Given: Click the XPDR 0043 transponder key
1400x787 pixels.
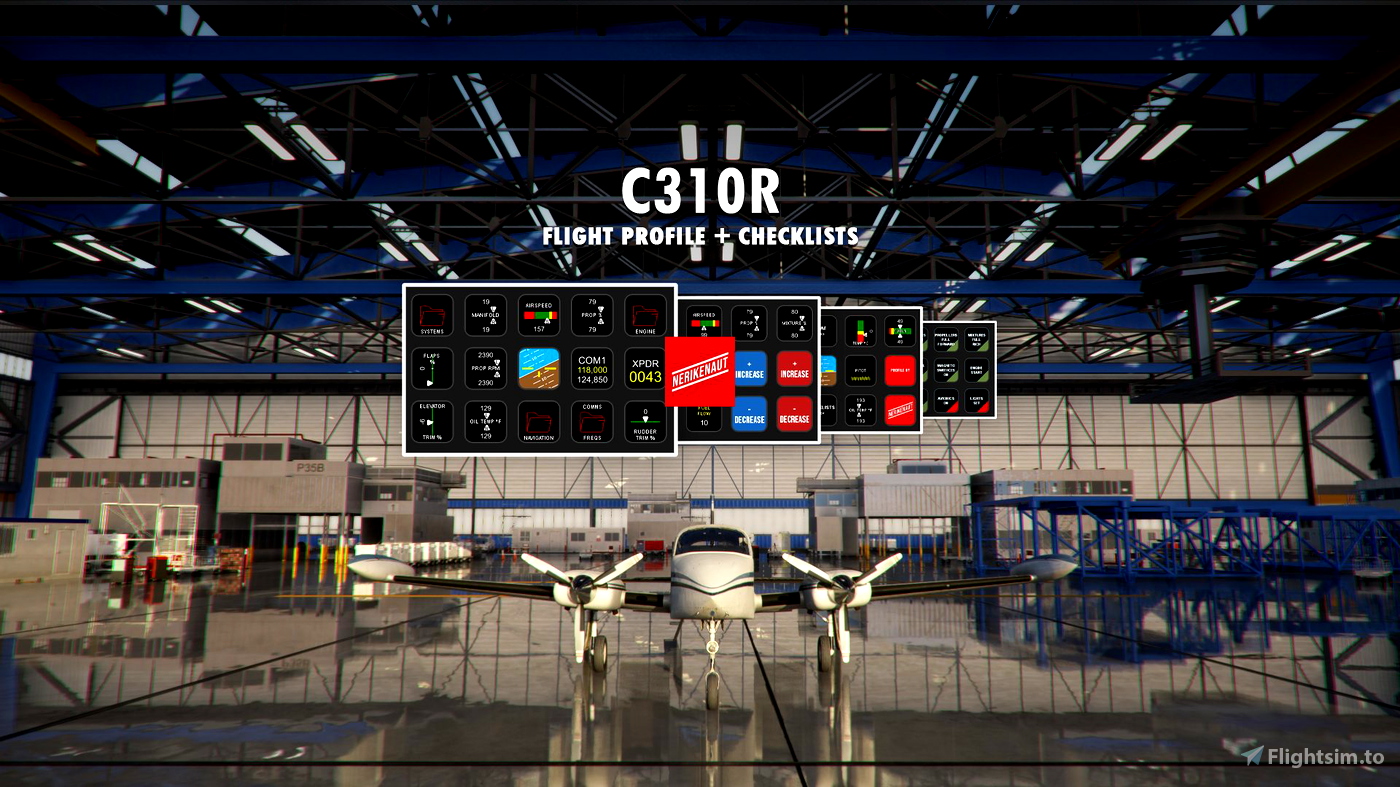Looking at the screenshot, I should [646, 371].
